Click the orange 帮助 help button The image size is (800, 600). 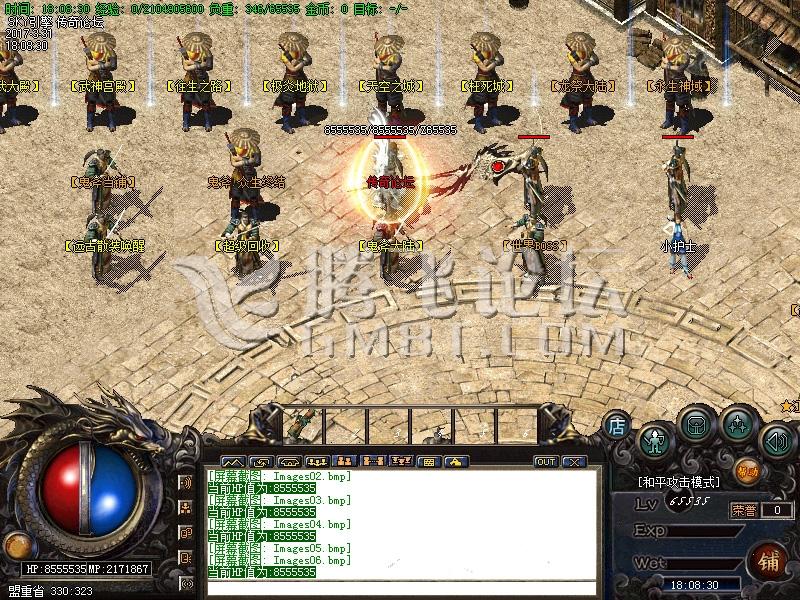tap(746, 469)
